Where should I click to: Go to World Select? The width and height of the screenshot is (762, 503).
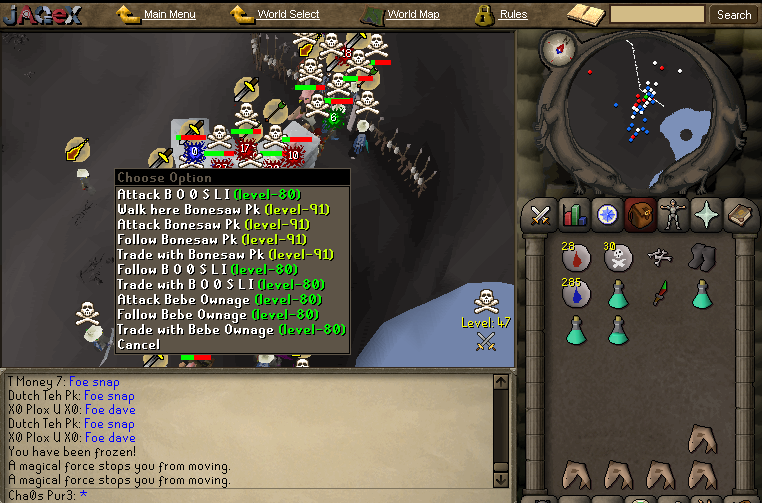coord(287,15)
